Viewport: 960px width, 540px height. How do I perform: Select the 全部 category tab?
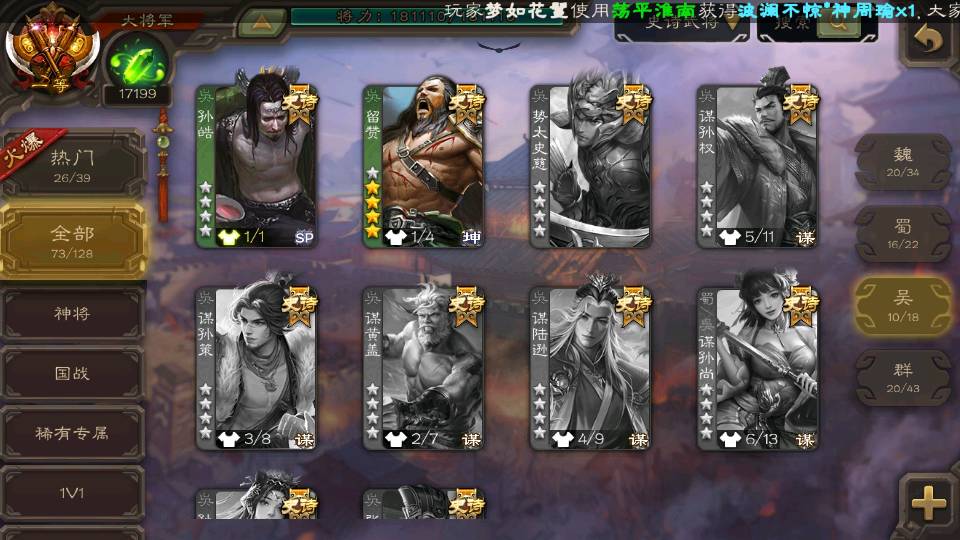(x=72, y=240)
